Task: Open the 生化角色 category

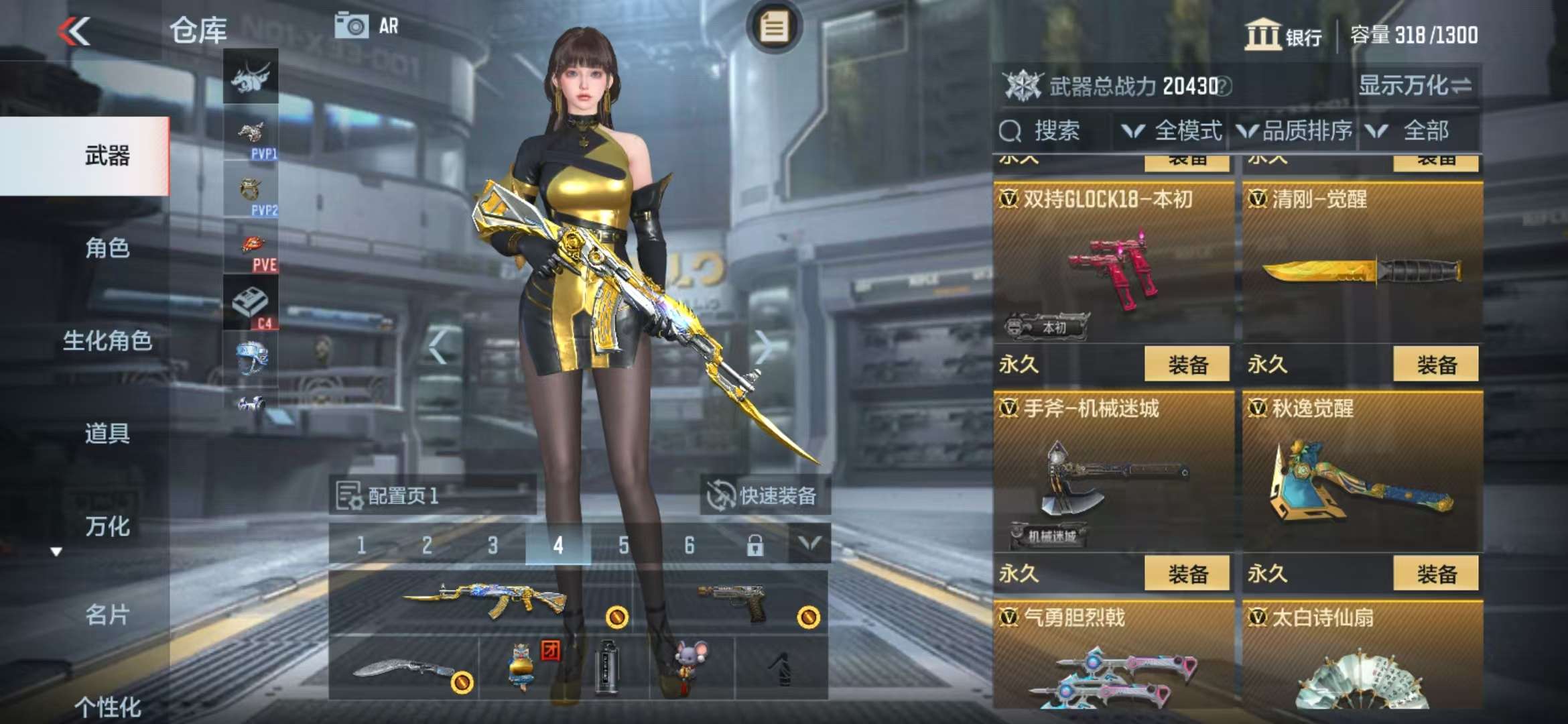Action: point(107,341)
